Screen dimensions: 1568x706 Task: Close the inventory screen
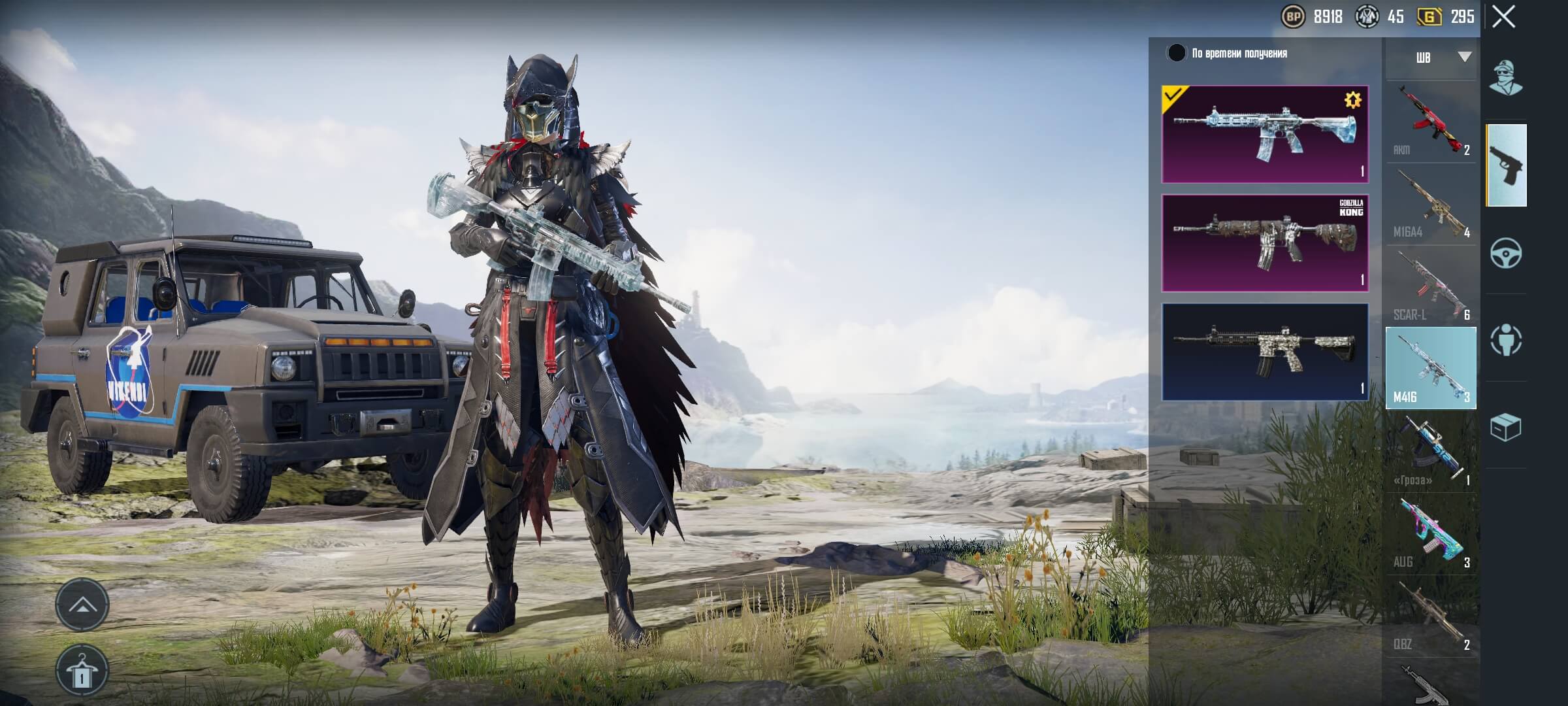pos(1503,18)
